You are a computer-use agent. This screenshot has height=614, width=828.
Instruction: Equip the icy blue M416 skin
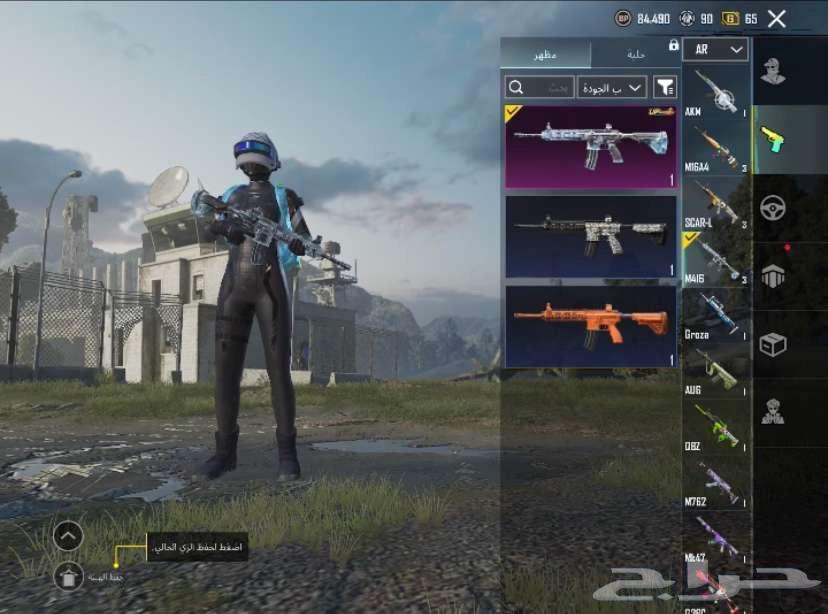(591, 146)
